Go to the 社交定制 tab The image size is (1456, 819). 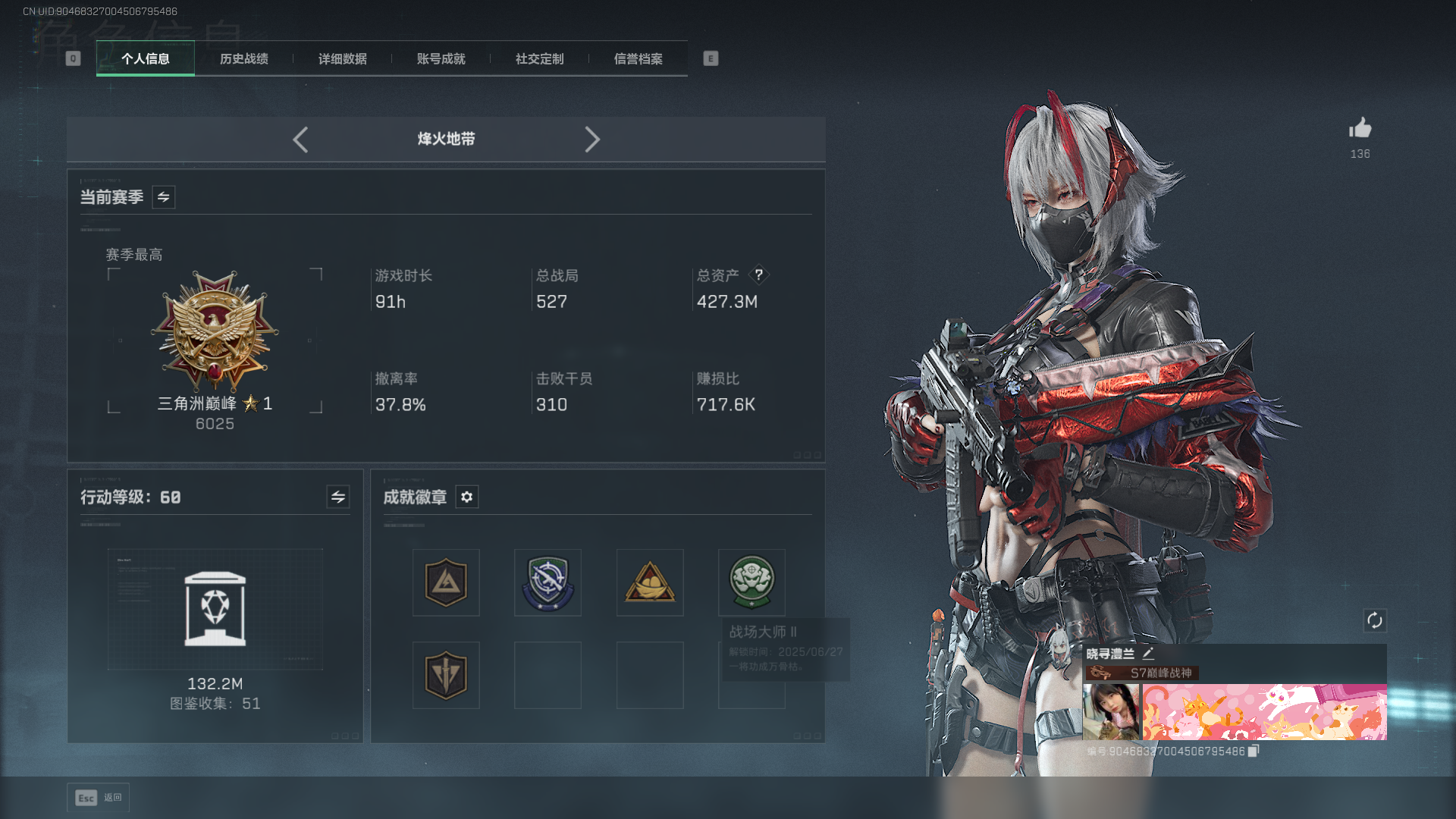pos(539,59)
